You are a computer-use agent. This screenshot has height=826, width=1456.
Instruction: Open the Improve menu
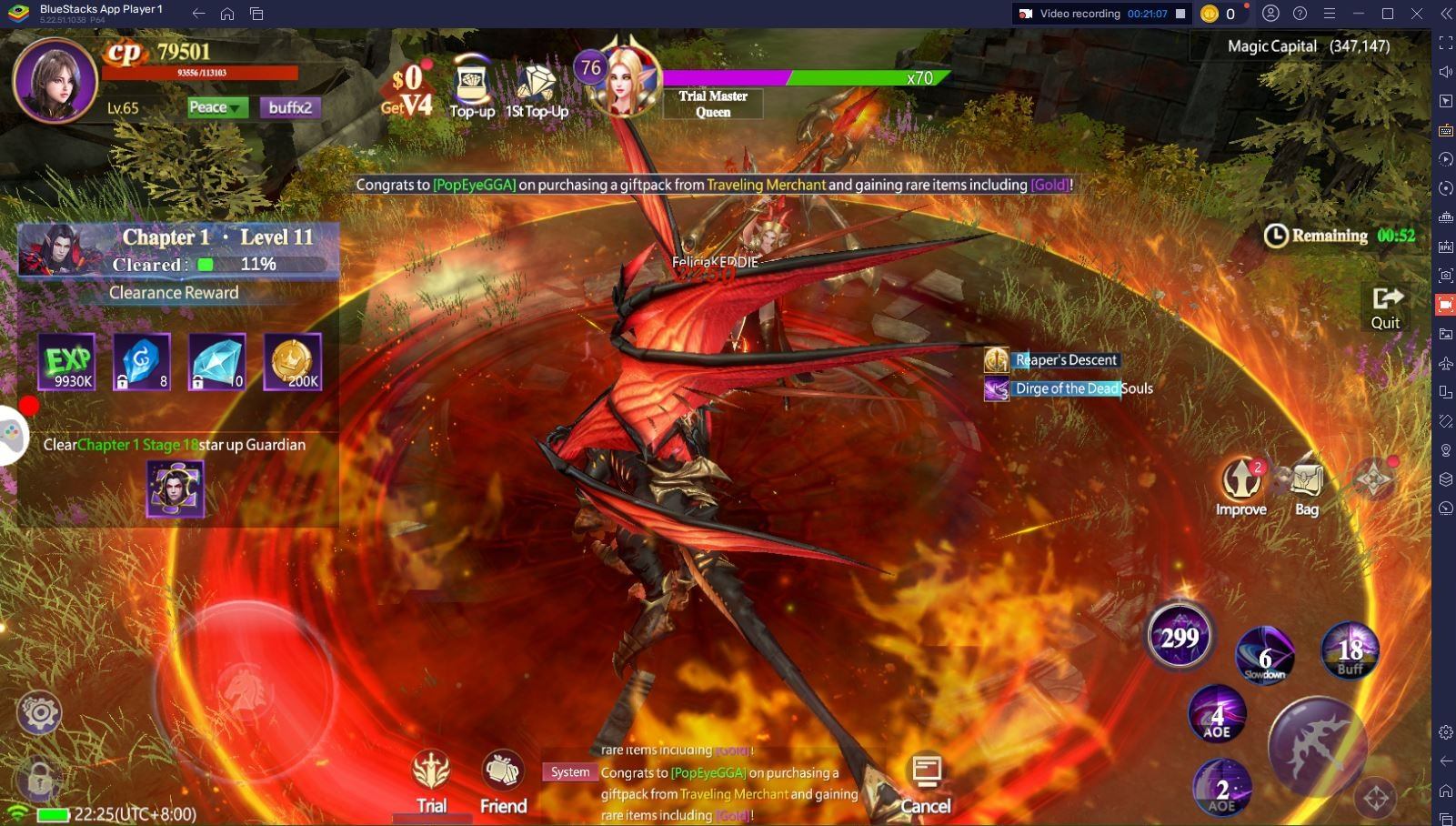point(1241,488)
